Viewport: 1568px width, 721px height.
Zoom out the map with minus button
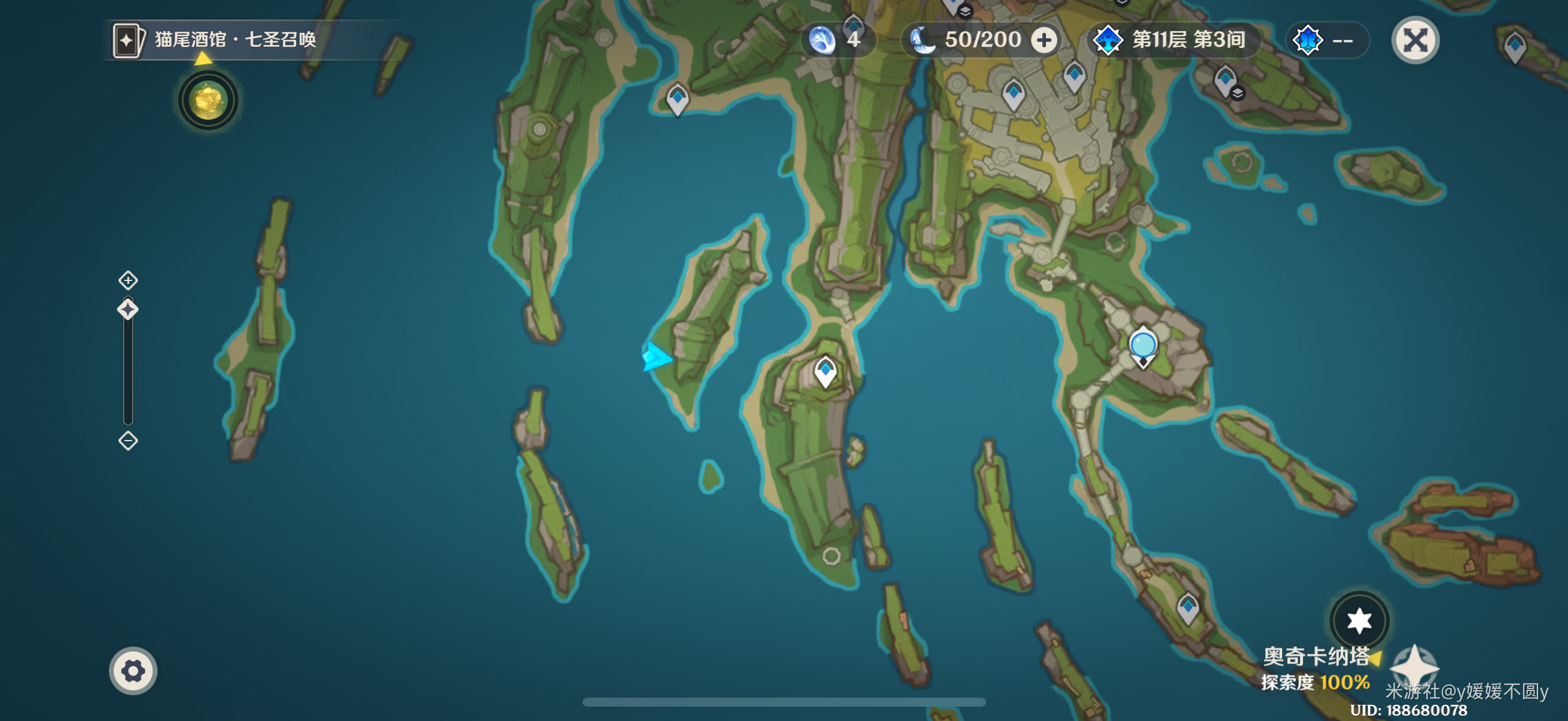(x=128, y=440)
